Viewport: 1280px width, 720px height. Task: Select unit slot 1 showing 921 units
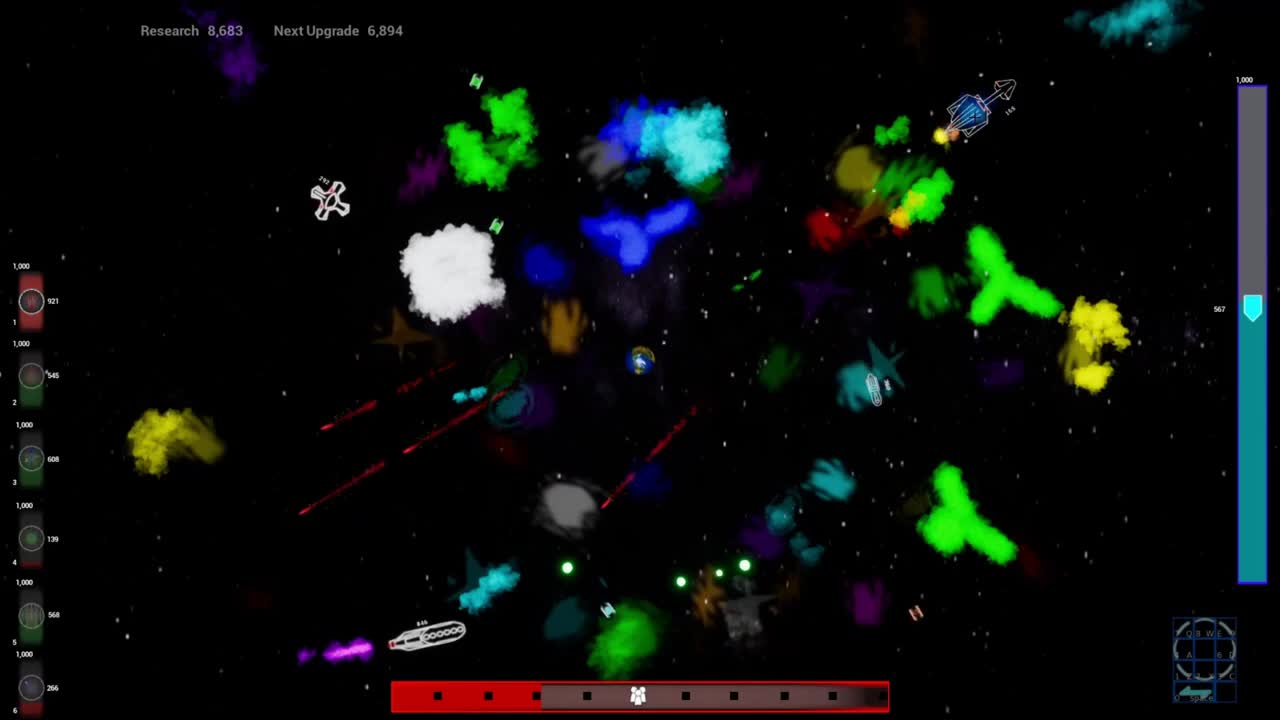(x=31, y=301)
